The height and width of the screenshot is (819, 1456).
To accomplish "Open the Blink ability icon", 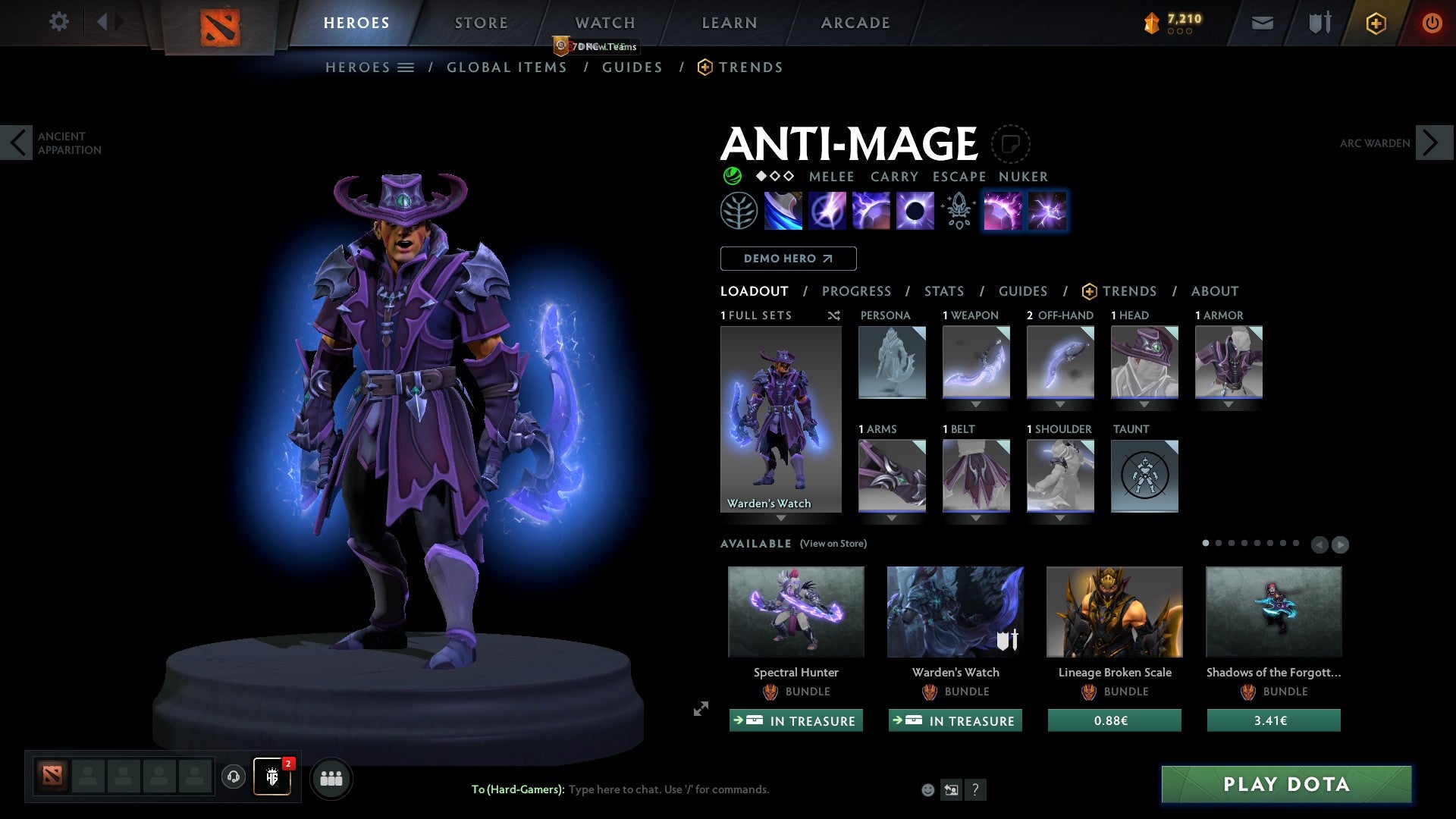I will click(829, 211).
